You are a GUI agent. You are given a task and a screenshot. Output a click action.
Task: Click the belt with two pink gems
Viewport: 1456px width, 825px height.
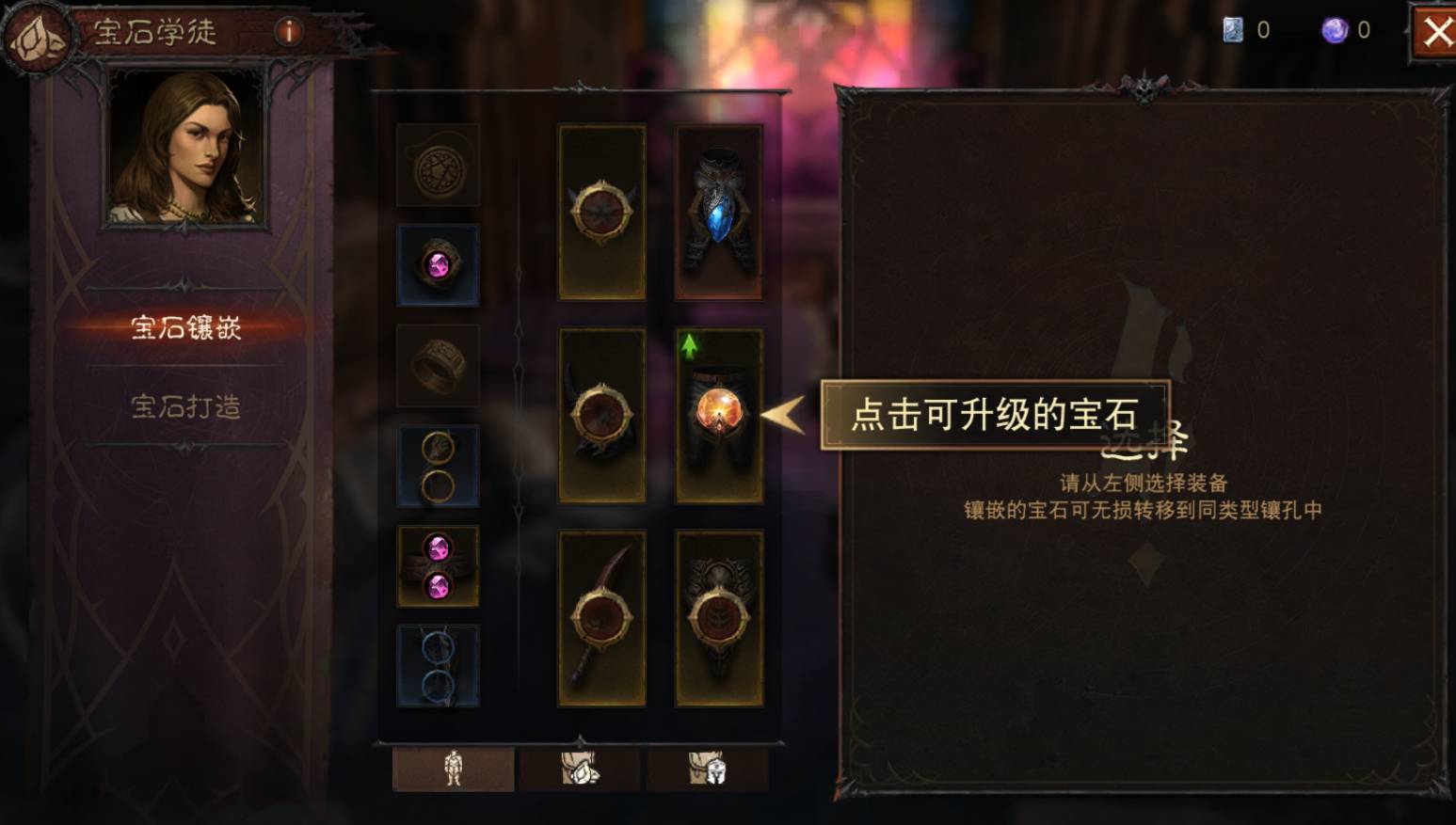tap(440, 563)
